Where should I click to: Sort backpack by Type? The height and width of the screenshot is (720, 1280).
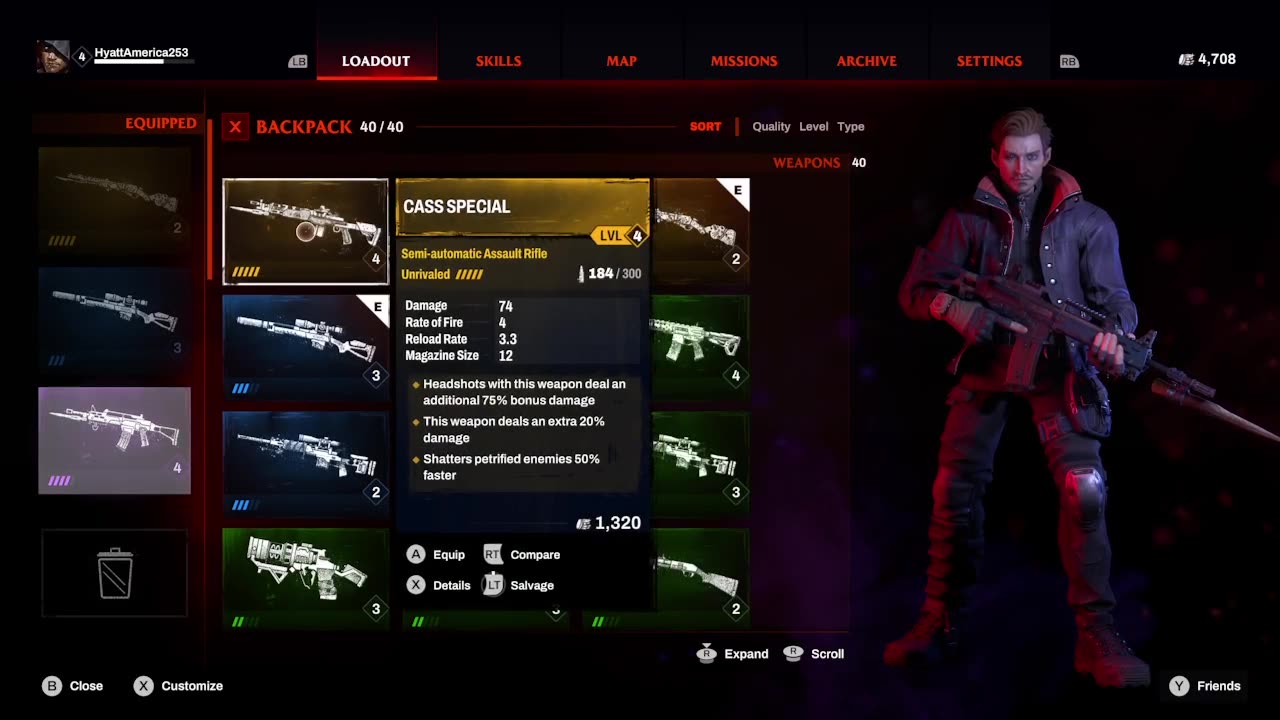(x=851, y=127)
